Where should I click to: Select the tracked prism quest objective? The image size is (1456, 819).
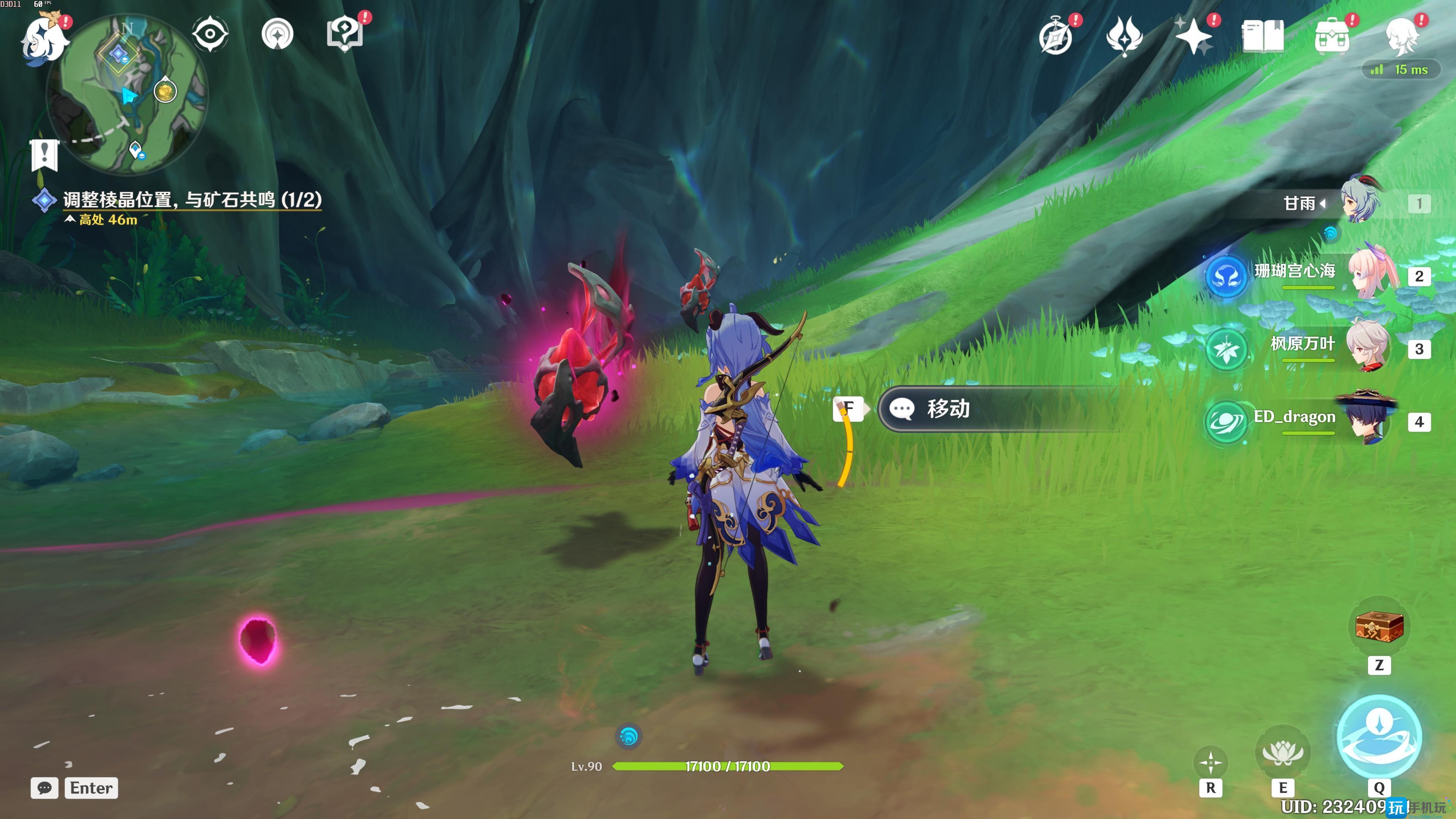tap(192, 199)
